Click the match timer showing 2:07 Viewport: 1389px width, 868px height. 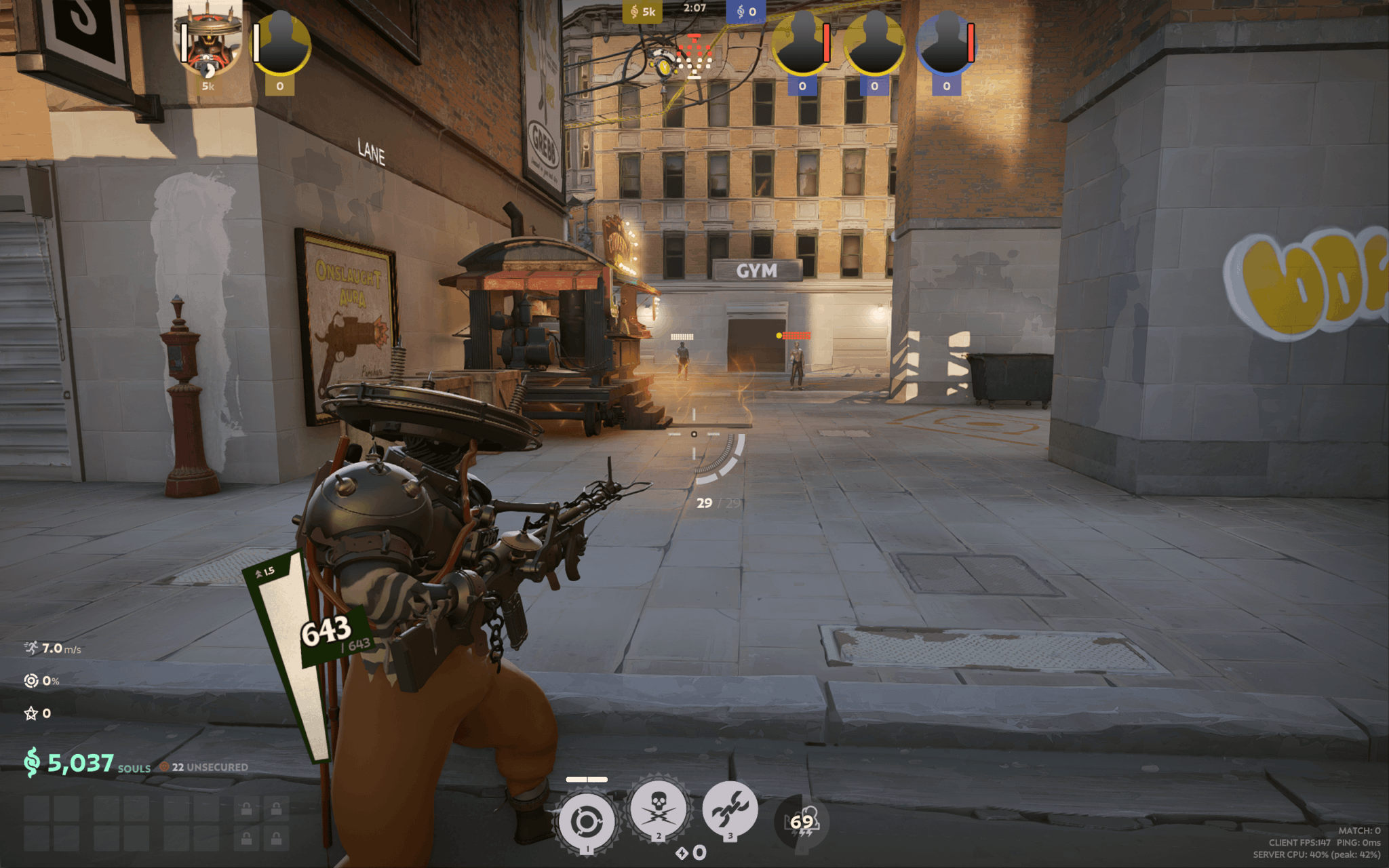(695, 9)
